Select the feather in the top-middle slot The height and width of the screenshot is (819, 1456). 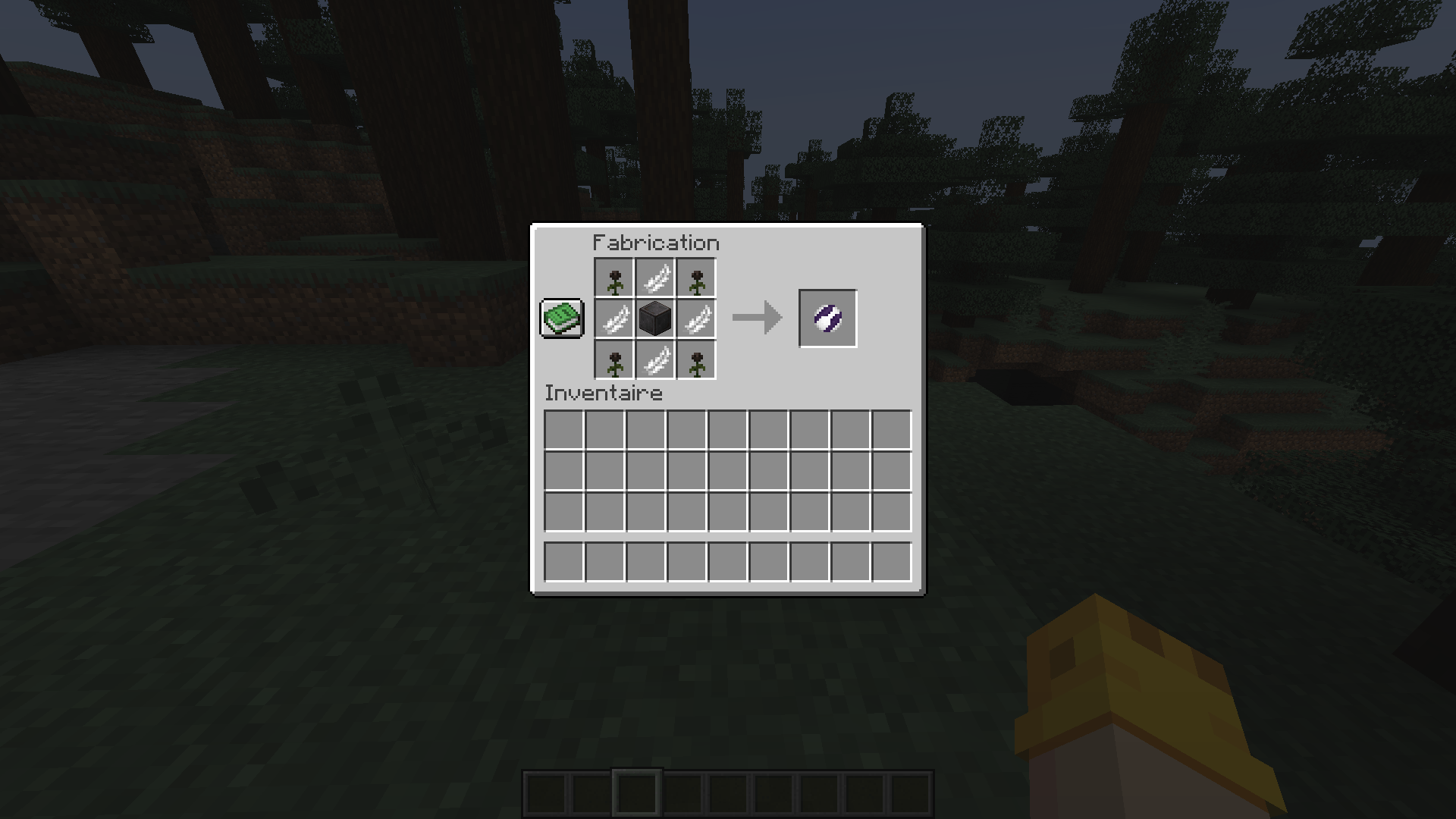pos(654,277)
